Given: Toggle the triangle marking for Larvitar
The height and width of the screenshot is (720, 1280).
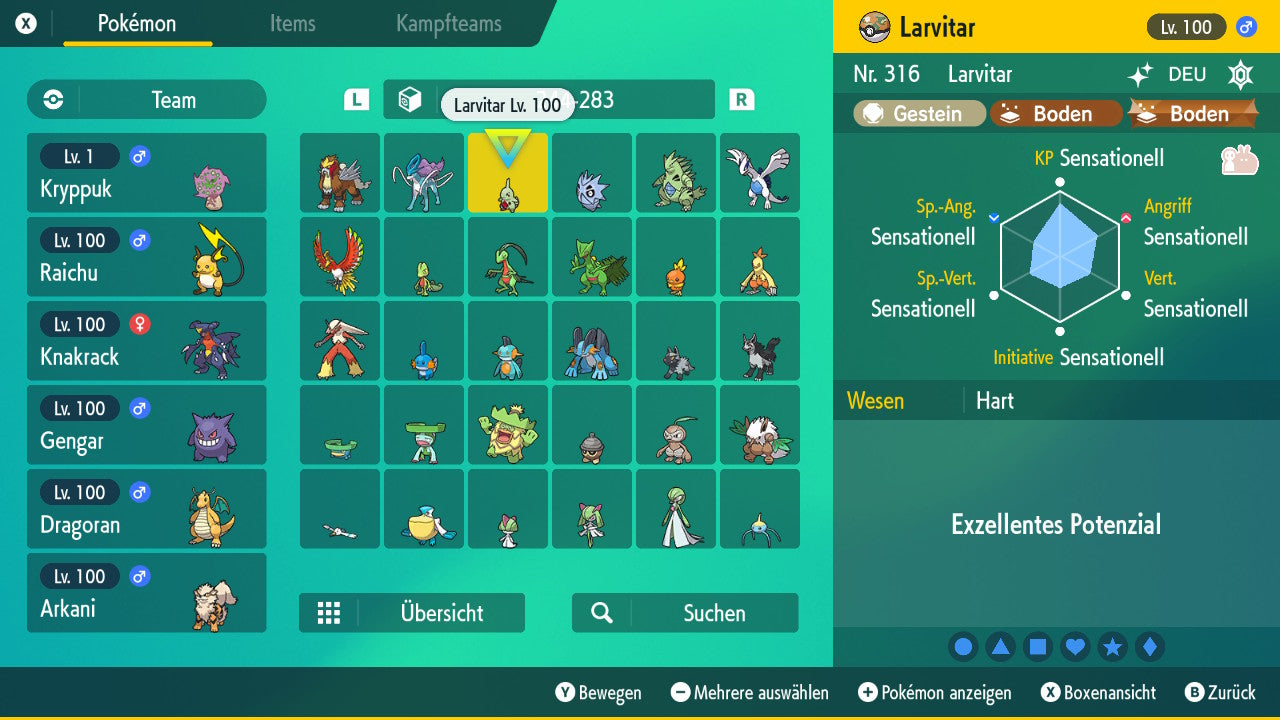Looking at the screenshot, I should [1000, 647].
